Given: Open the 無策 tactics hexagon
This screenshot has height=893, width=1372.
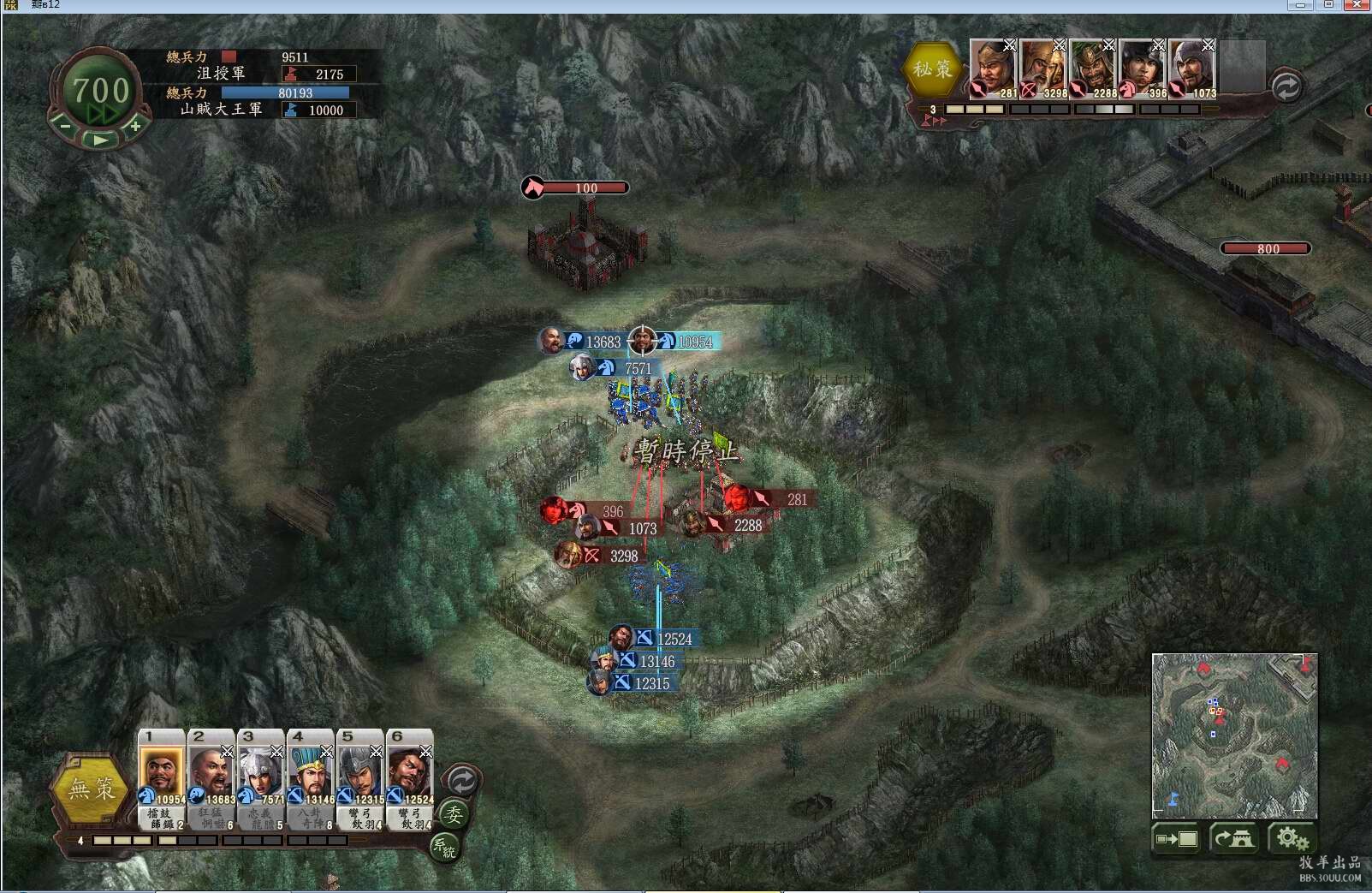Looking at the screenshot, I should click(92, 788).
